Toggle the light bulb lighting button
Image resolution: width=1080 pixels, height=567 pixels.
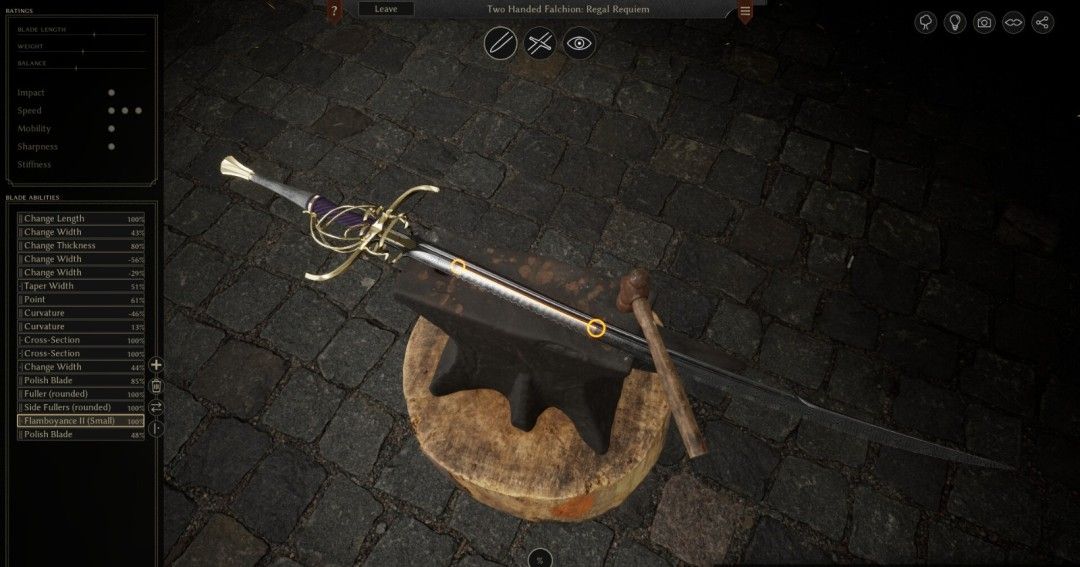coord(955,22)
